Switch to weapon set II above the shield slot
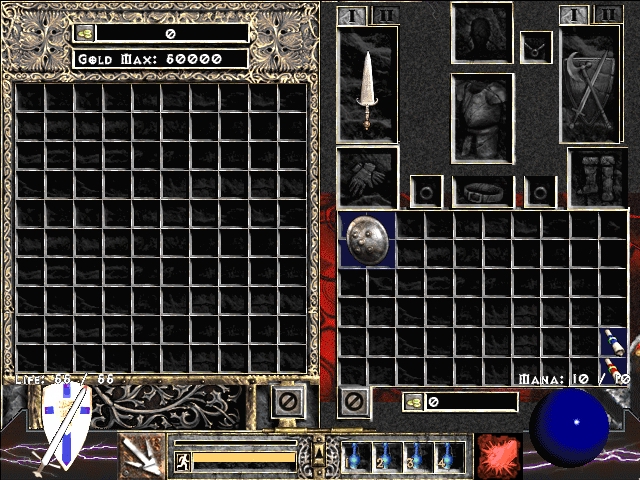 tap(605, 15)
